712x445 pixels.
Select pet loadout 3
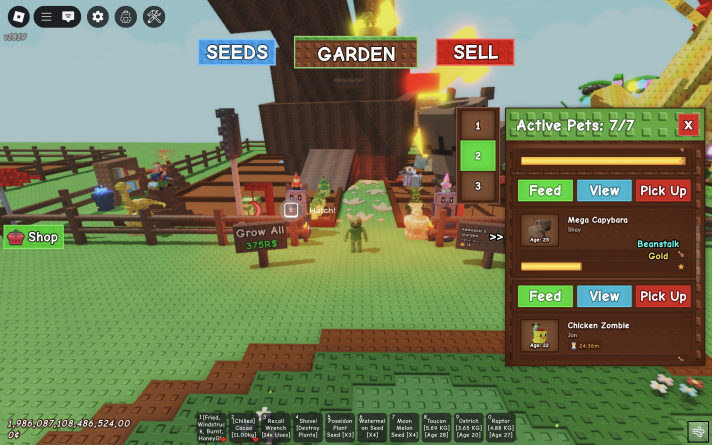tap(478, 186)
